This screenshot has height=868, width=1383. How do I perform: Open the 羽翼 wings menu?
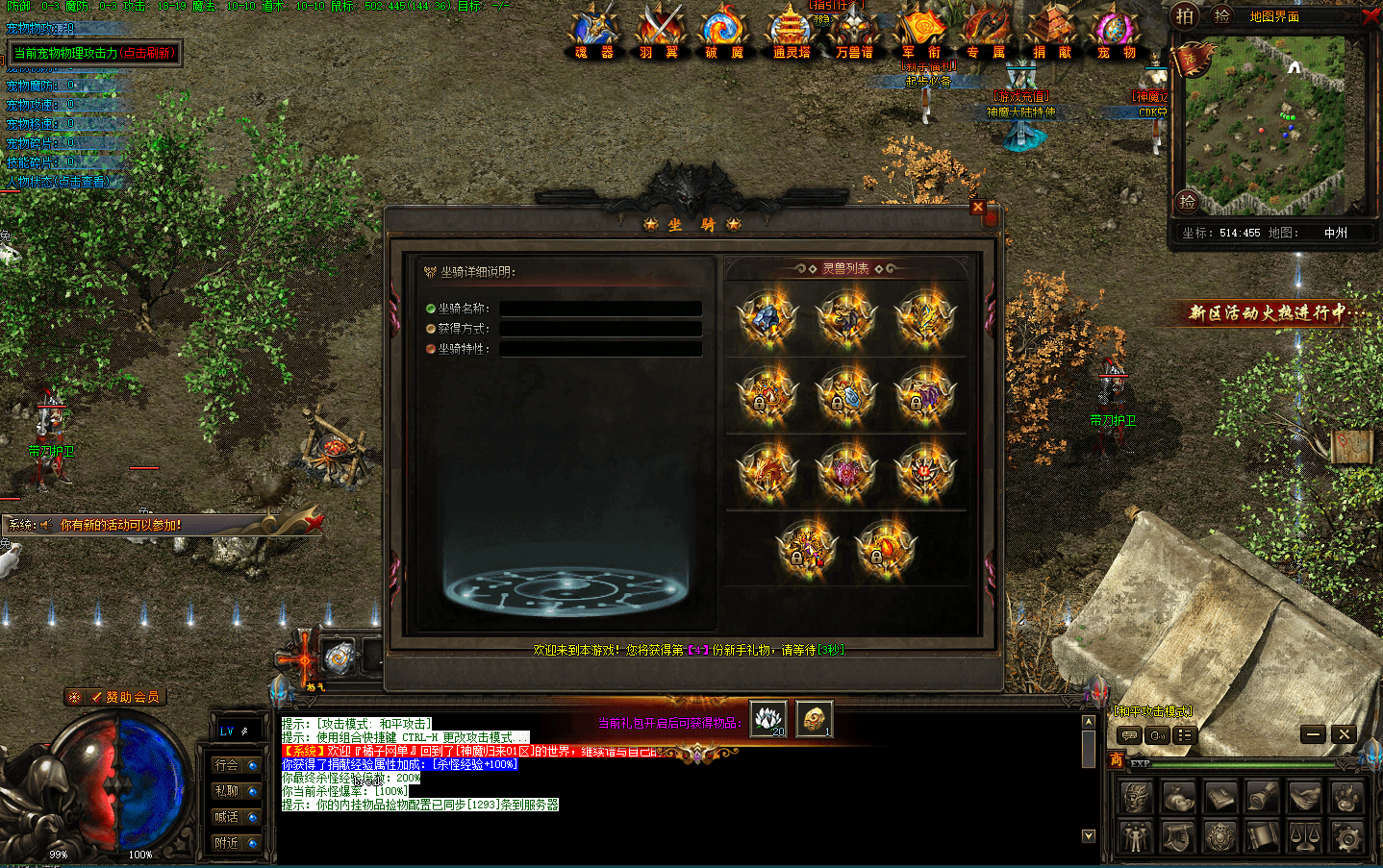click(x=659, y=33)
